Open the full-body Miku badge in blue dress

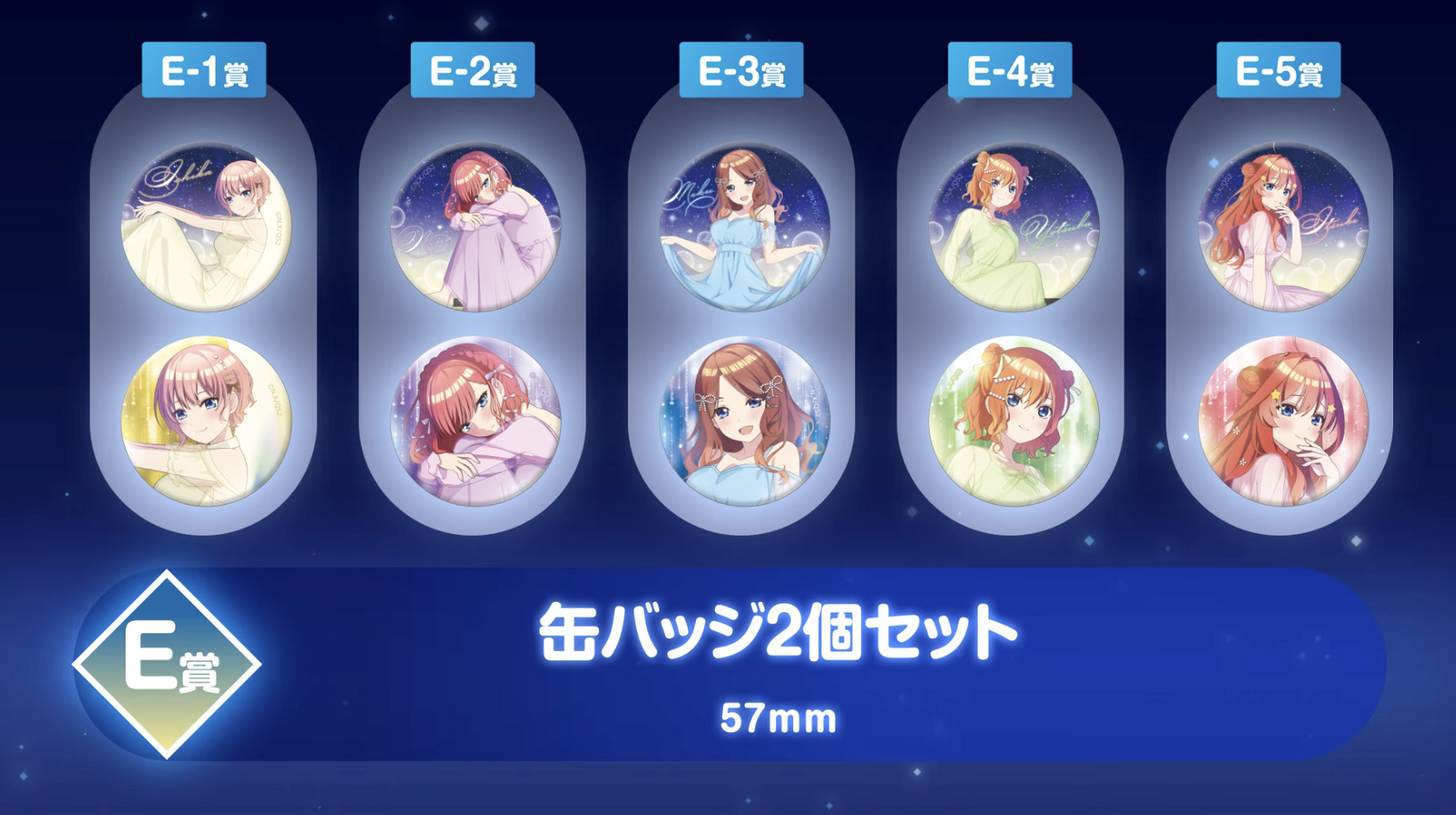pos(744,226)
